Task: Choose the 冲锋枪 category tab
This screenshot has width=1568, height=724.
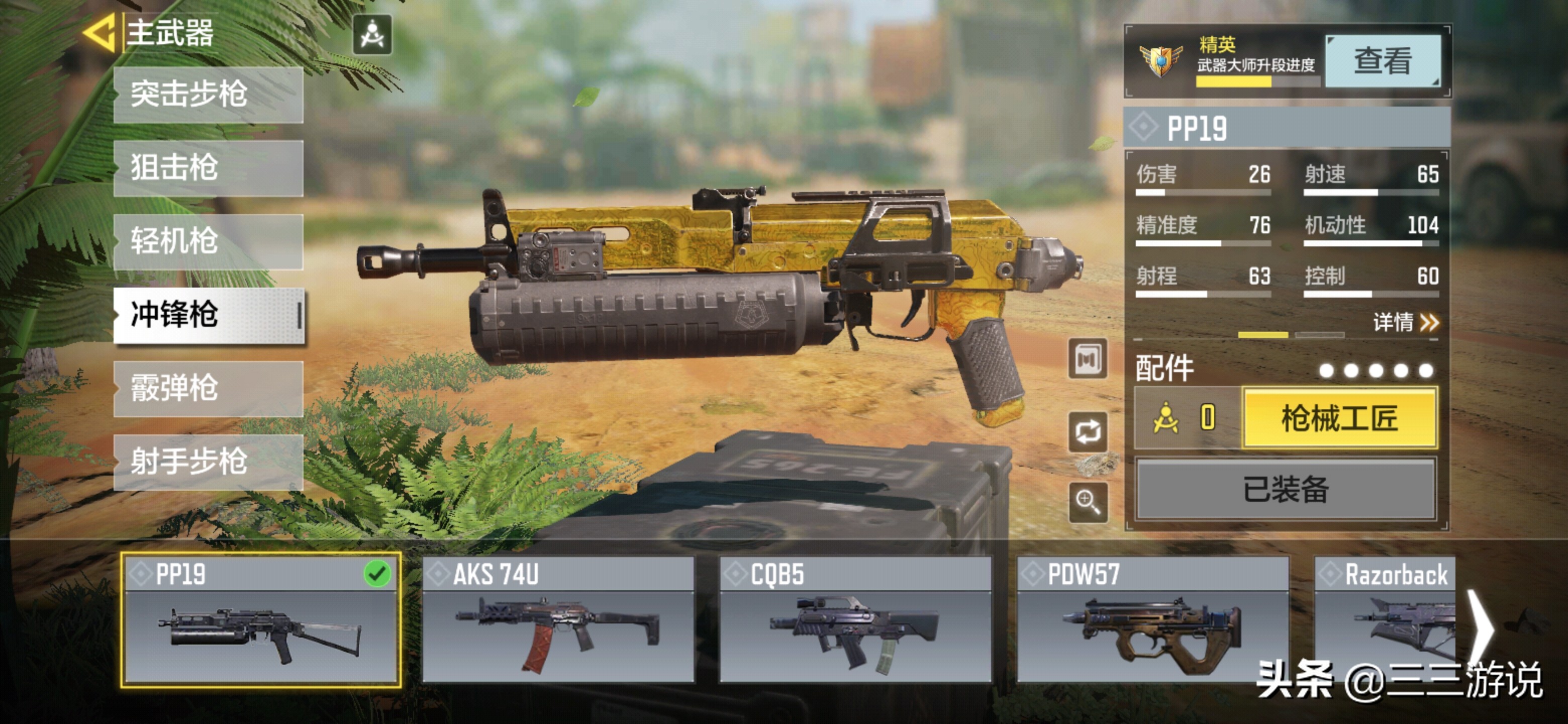Action: 208,315
